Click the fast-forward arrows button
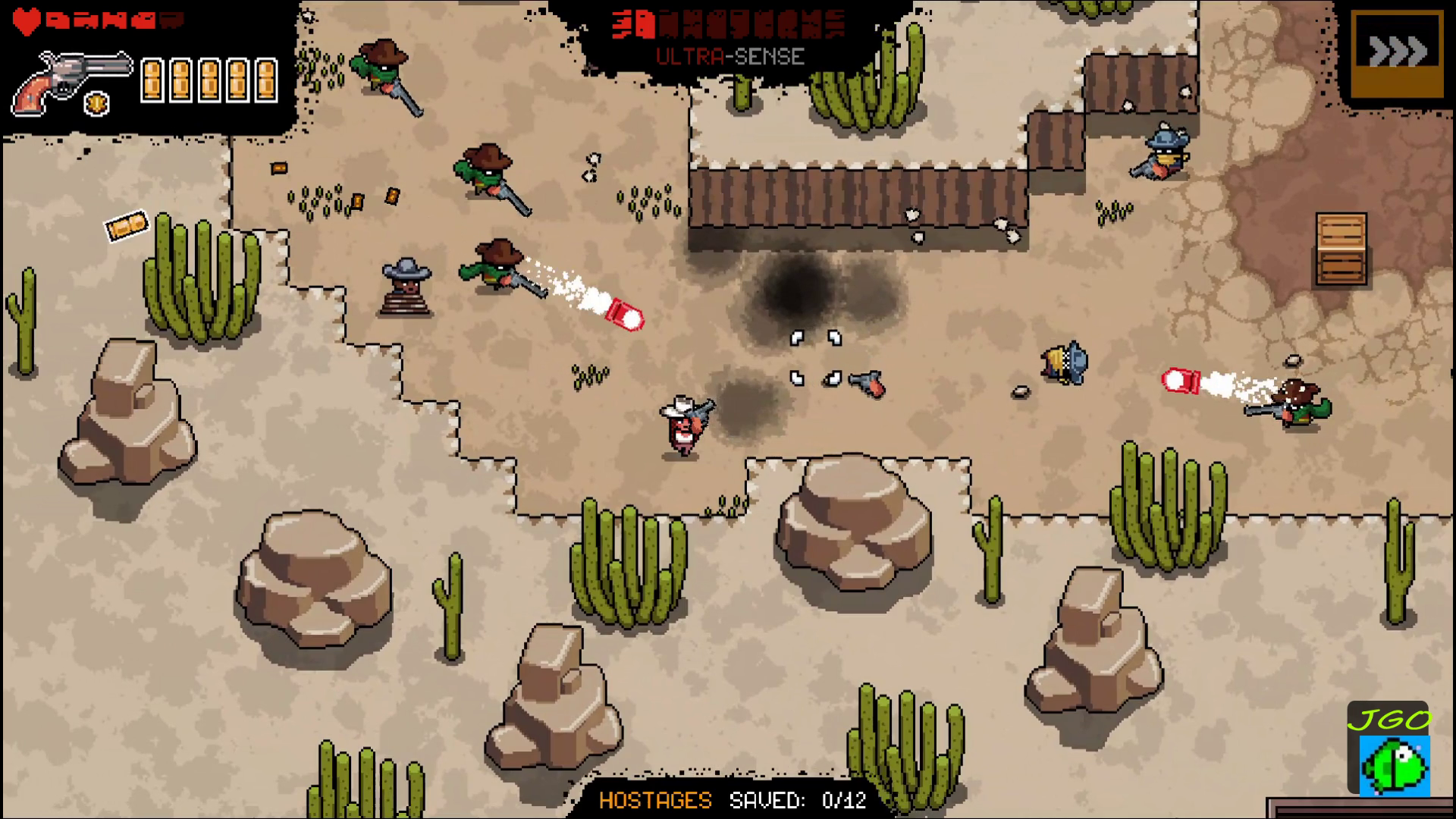 pyautogui.click(x=1397, y=52)
